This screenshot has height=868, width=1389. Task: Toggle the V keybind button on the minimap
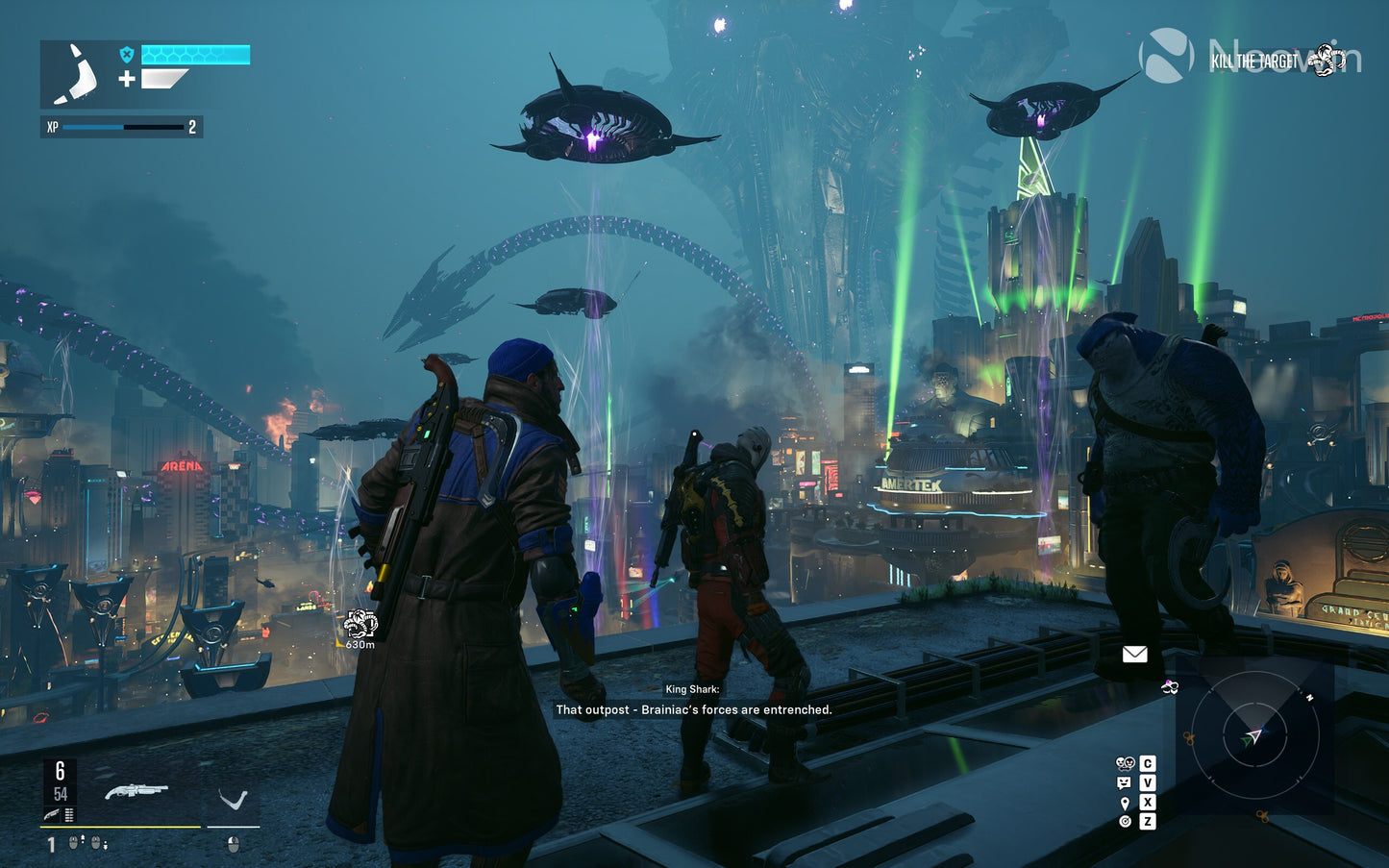1148,782
